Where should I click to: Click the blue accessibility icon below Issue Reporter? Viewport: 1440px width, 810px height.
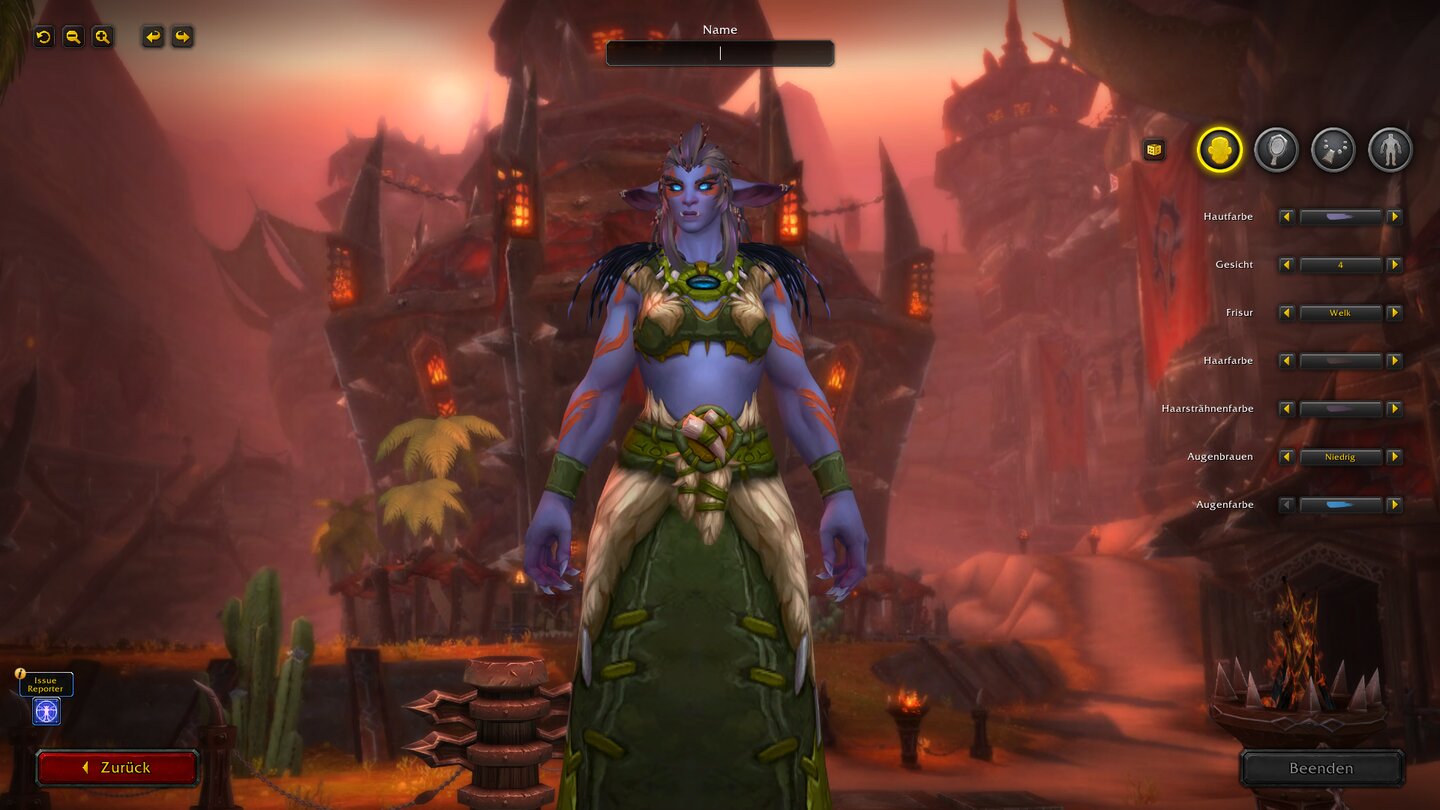click(46, 711)
